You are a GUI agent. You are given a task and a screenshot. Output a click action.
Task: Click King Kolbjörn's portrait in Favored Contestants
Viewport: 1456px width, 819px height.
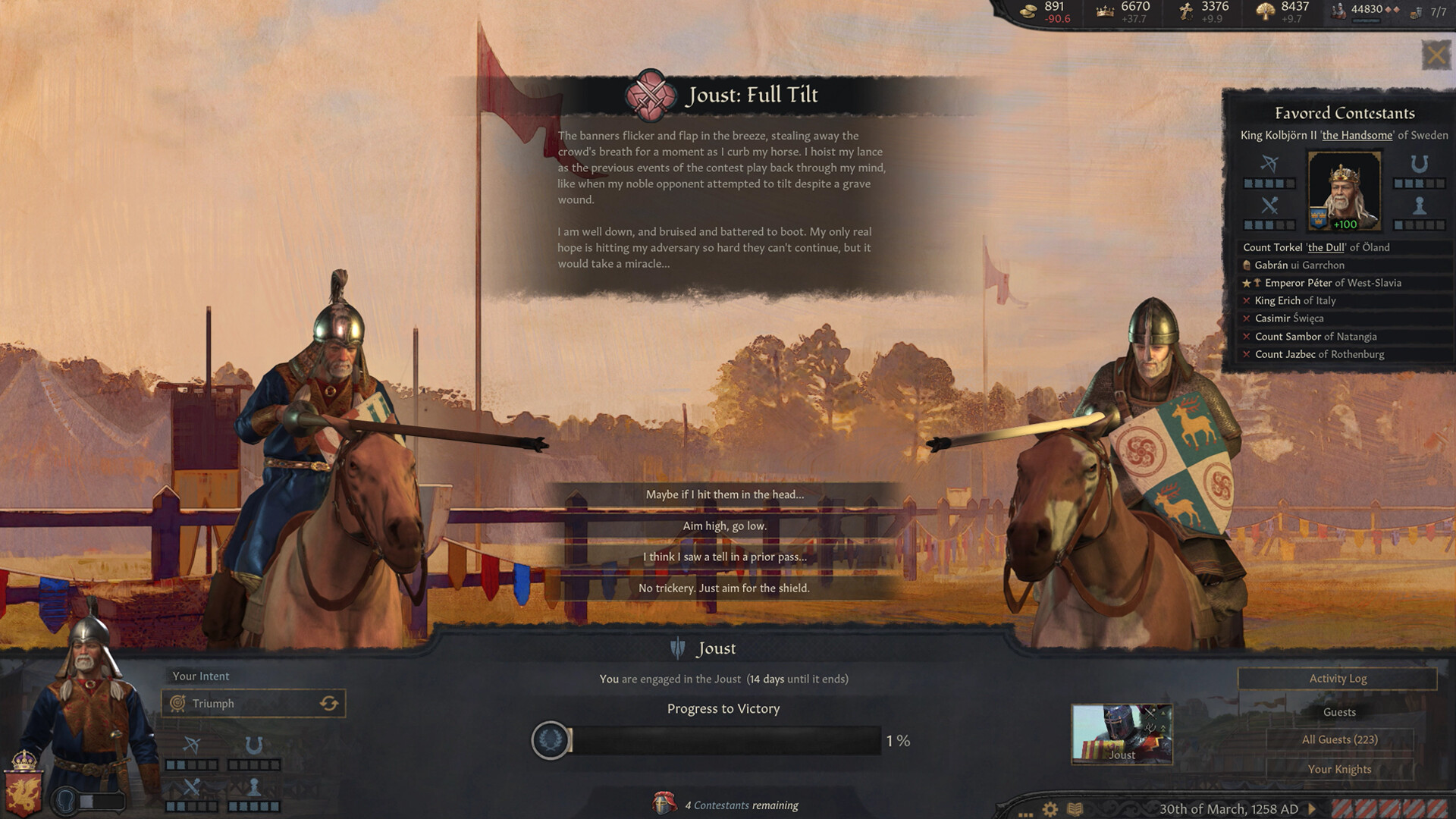pos(1343,192)
